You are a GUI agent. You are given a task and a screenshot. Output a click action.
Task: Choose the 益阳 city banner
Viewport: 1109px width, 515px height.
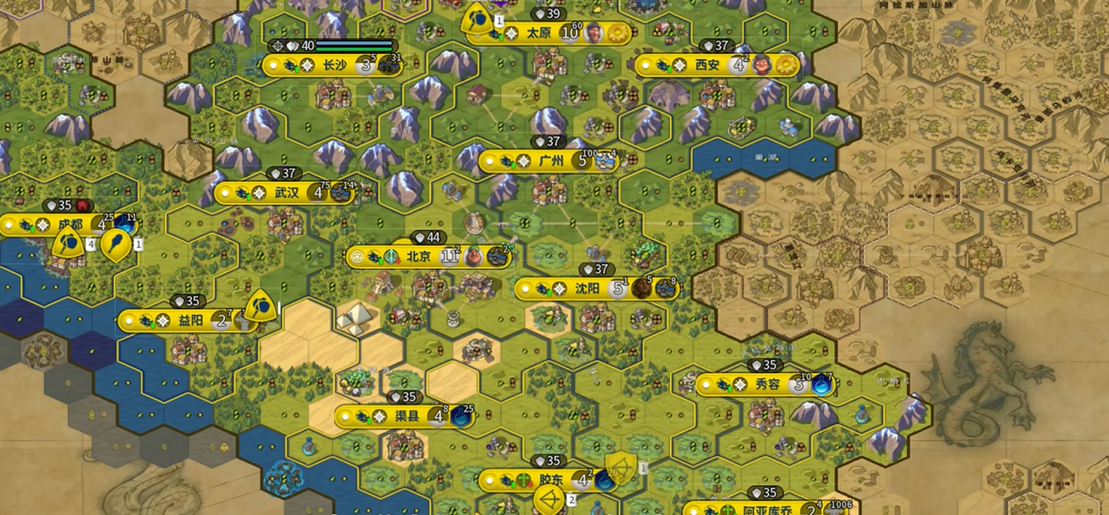pos(191,321)
